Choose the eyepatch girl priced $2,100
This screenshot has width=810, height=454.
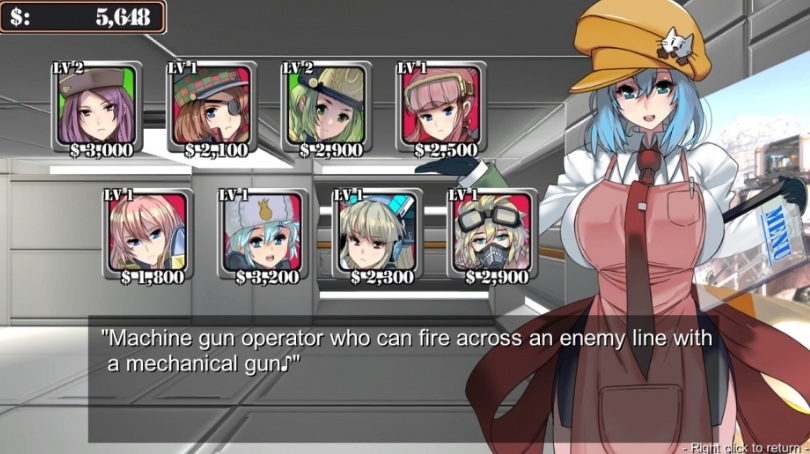click(x=212, y=107)
